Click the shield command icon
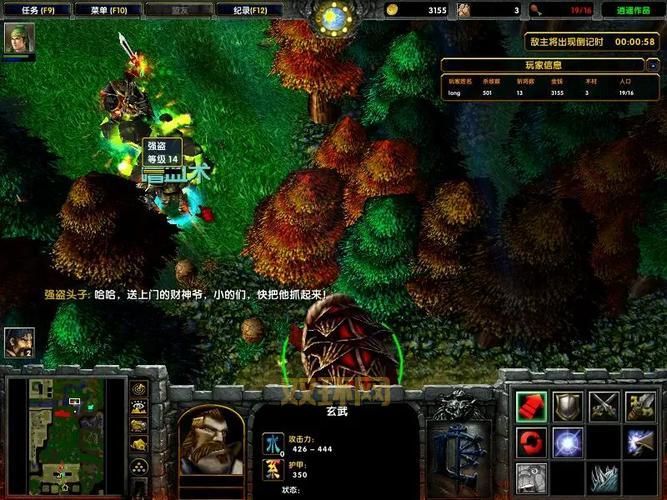 [x=567, y=406]
